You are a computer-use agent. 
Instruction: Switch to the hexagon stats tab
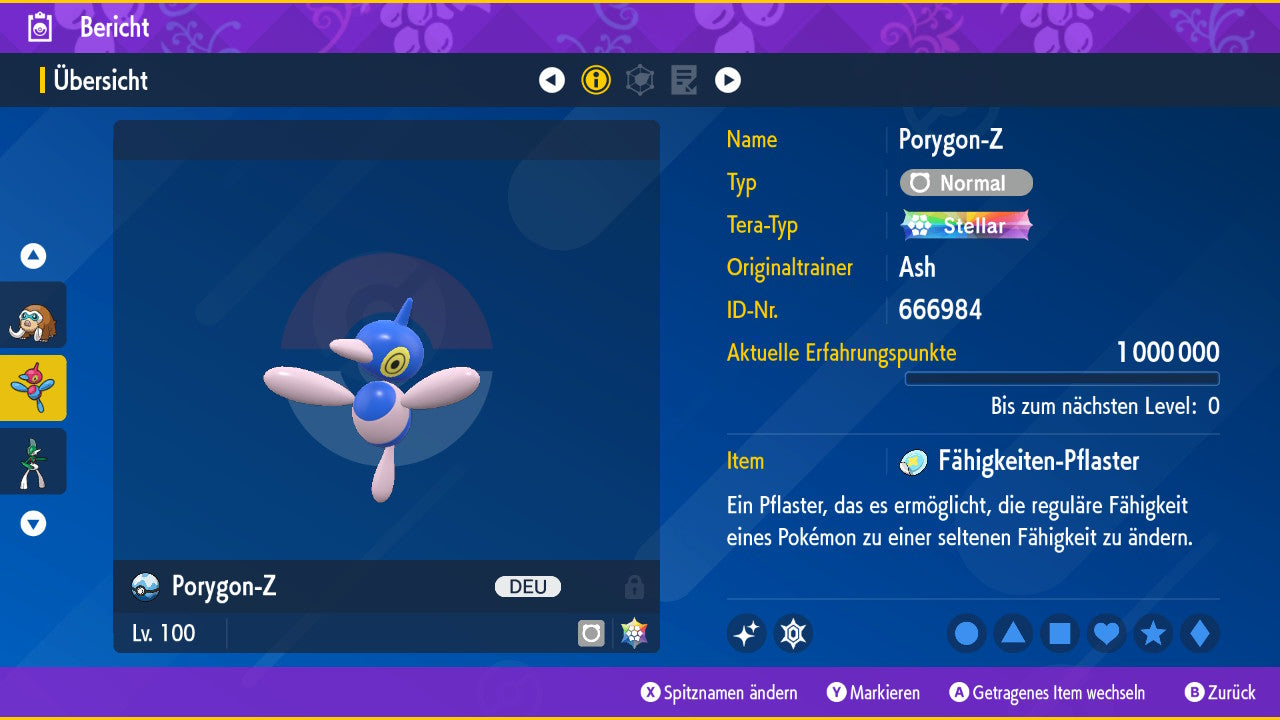[640, 80]
